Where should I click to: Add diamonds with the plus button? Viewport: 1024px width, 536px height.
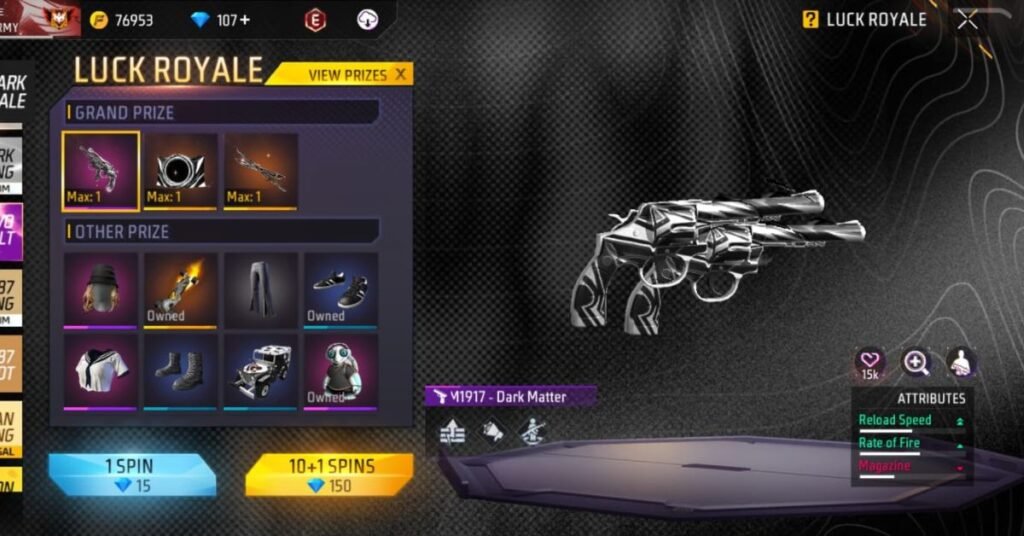click(x=246, y=20)
